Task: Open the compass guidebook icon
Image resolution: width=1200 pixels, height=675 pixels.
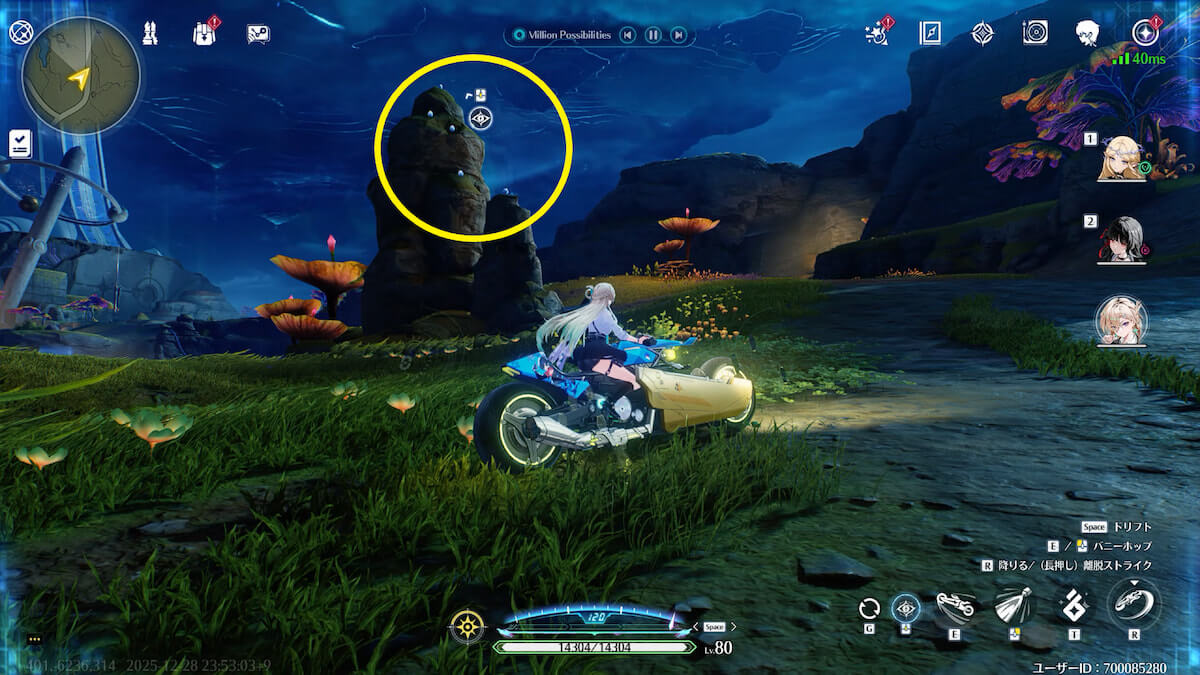Action: click(930, 33)
